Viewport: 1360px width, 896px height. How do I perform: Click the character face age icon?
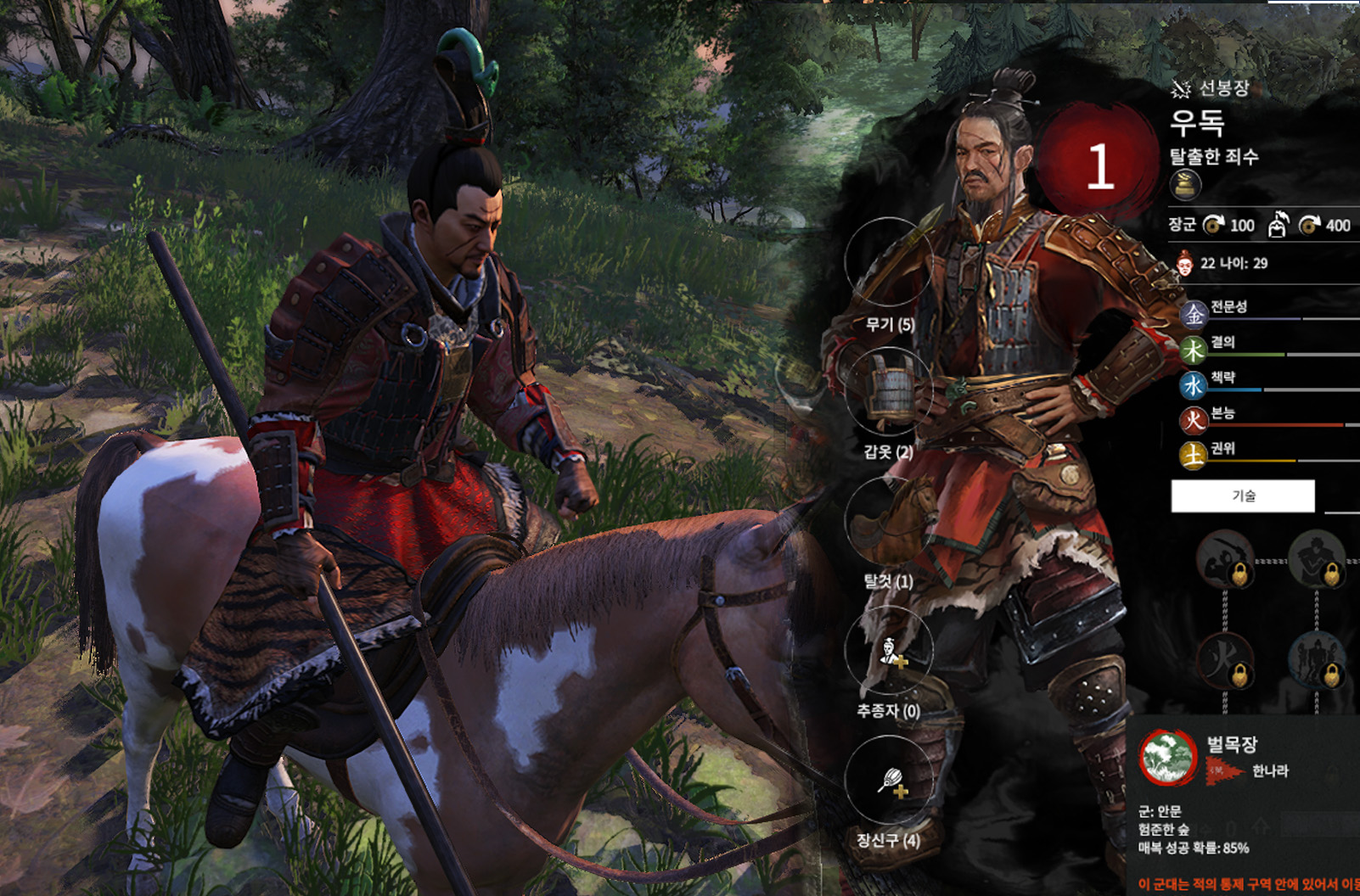(x=1184, y=264)
